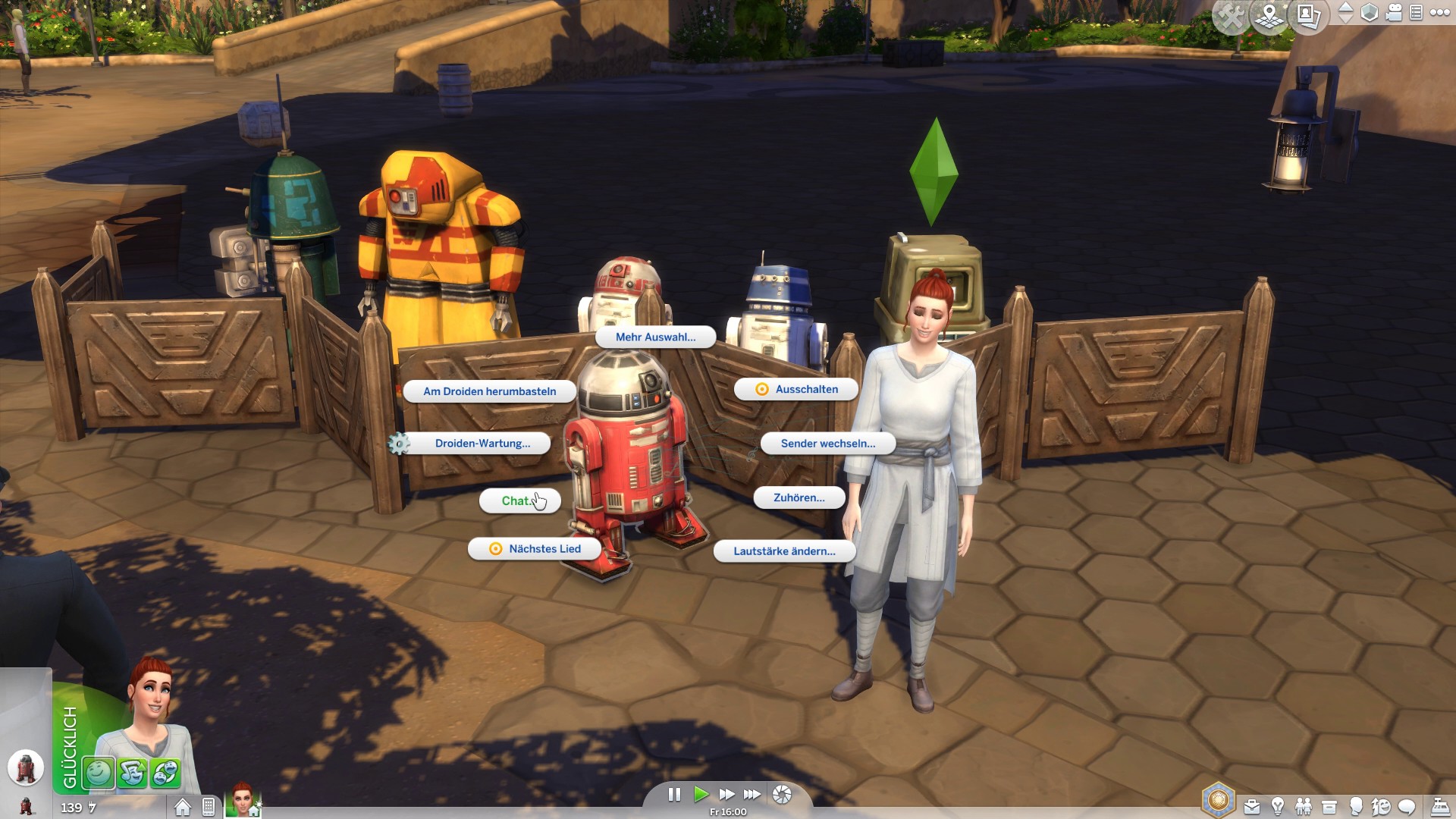This screenshot has width=1456, height=819.
Task: Switch to fast-forward speed (double arrow)
Action: coord(726,794)
